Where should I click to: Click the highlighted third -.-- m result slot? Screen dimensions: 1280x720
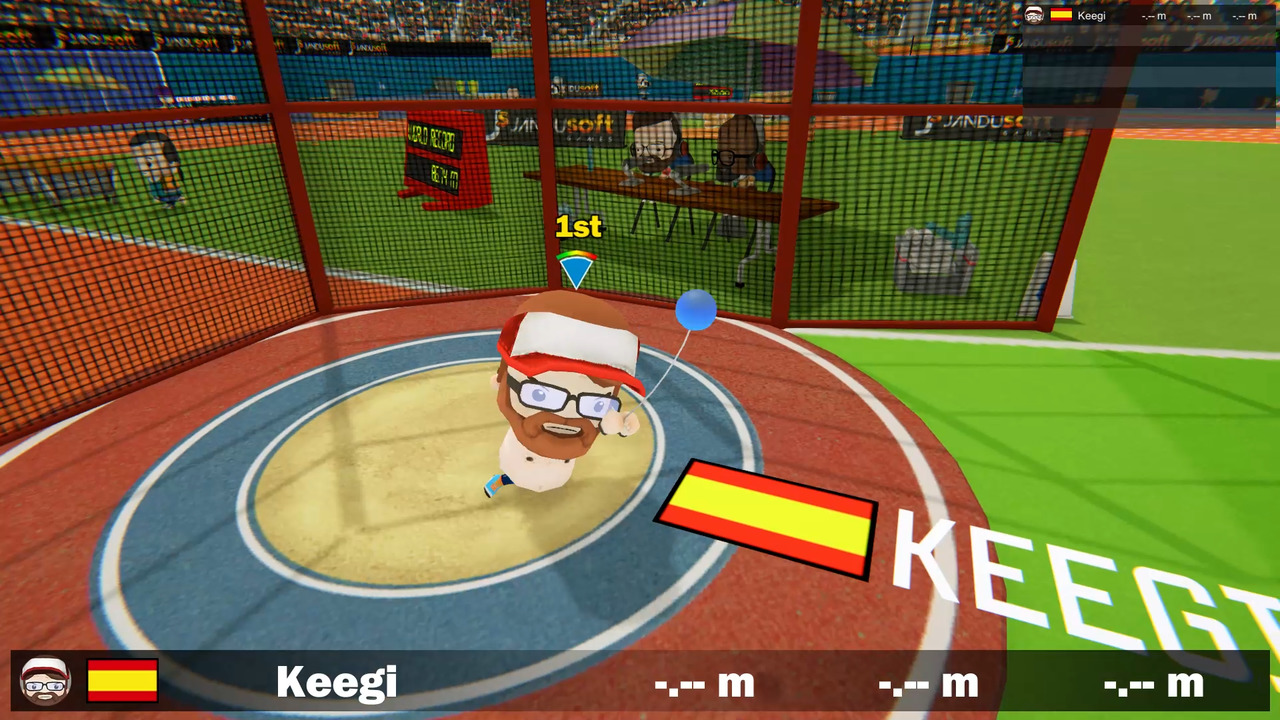coord(1150,686)
